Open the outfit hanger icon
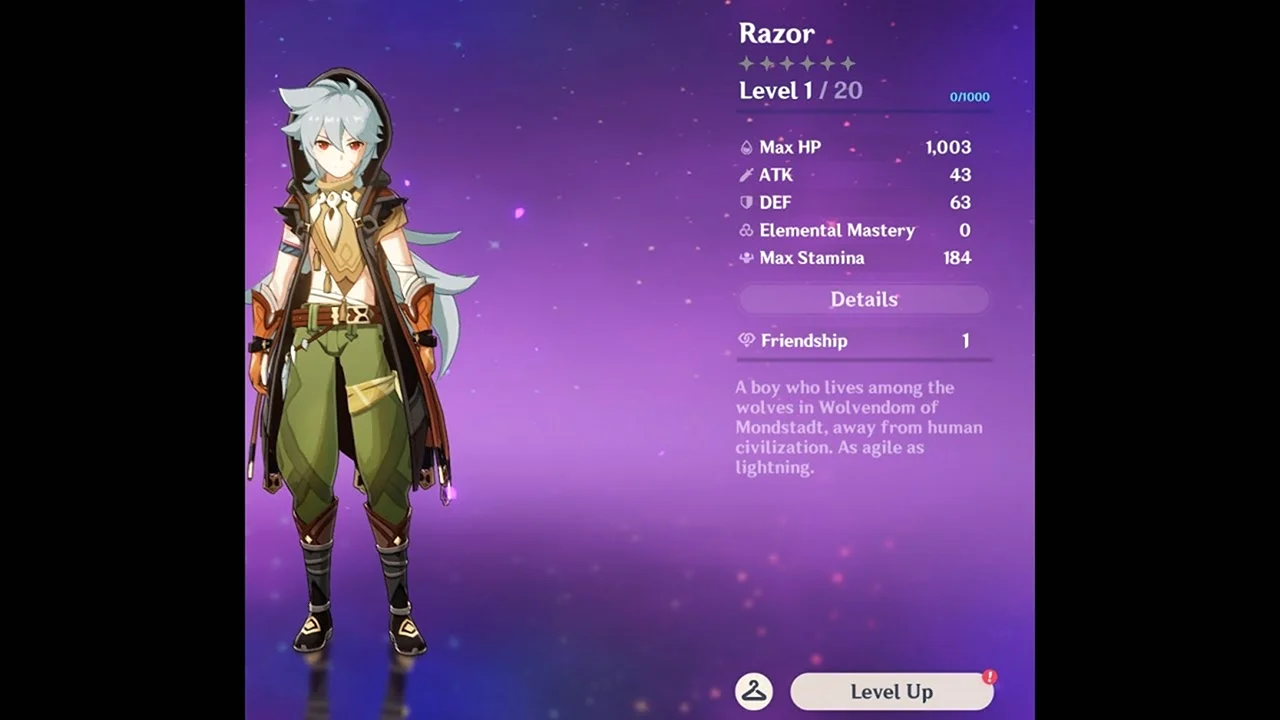This screenshot has width=1280, height=720. click(754, 691)
